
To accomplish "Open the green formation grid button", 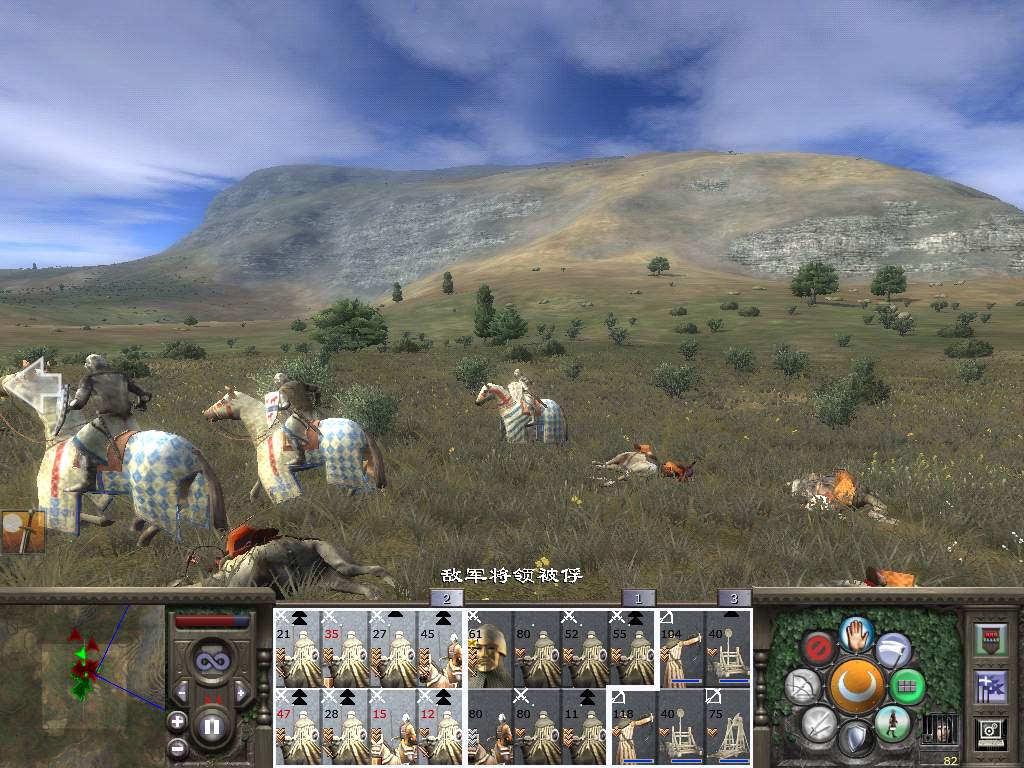I will point(908,686).
